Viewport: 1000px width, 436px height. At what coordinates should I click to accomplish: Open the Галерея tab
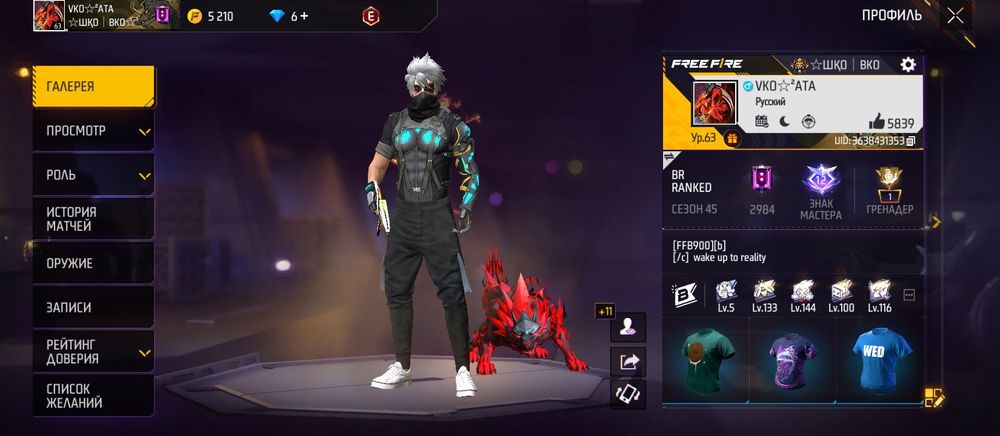pos(92,87)
